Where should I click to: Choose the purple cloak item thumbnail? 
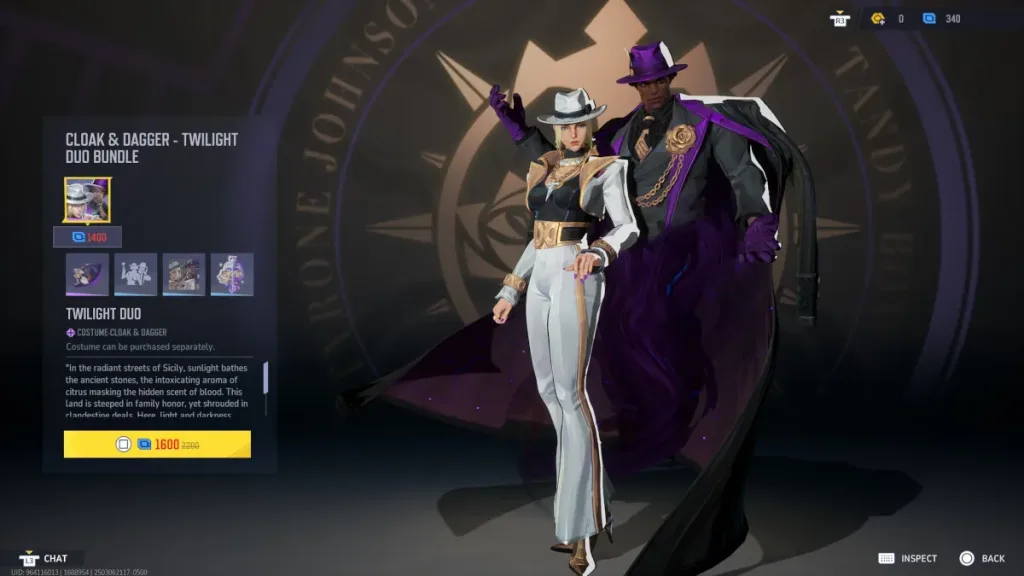[87, 274]
